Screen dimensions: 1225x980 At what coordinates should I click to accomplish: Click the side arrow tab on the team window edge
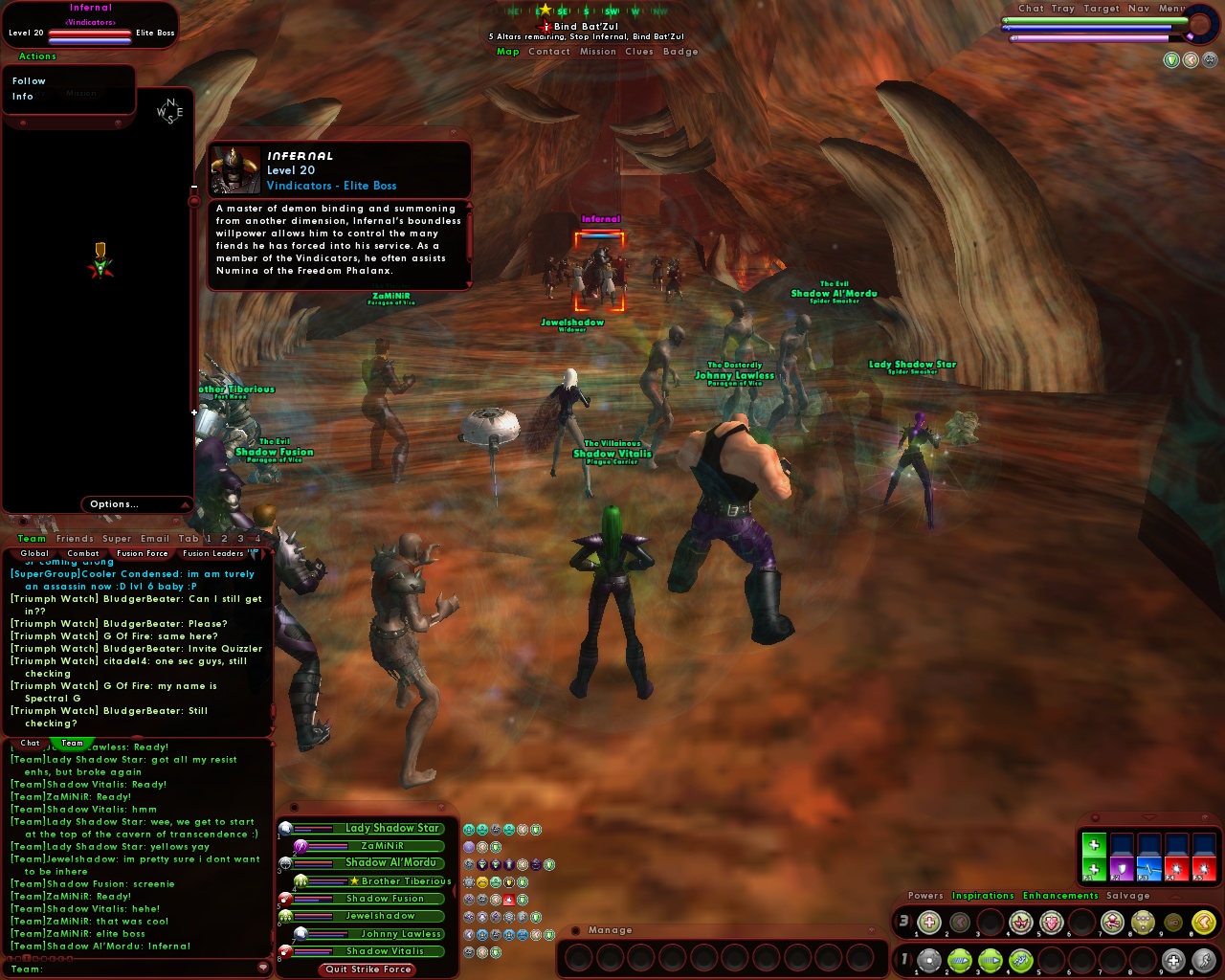(454, 890)
